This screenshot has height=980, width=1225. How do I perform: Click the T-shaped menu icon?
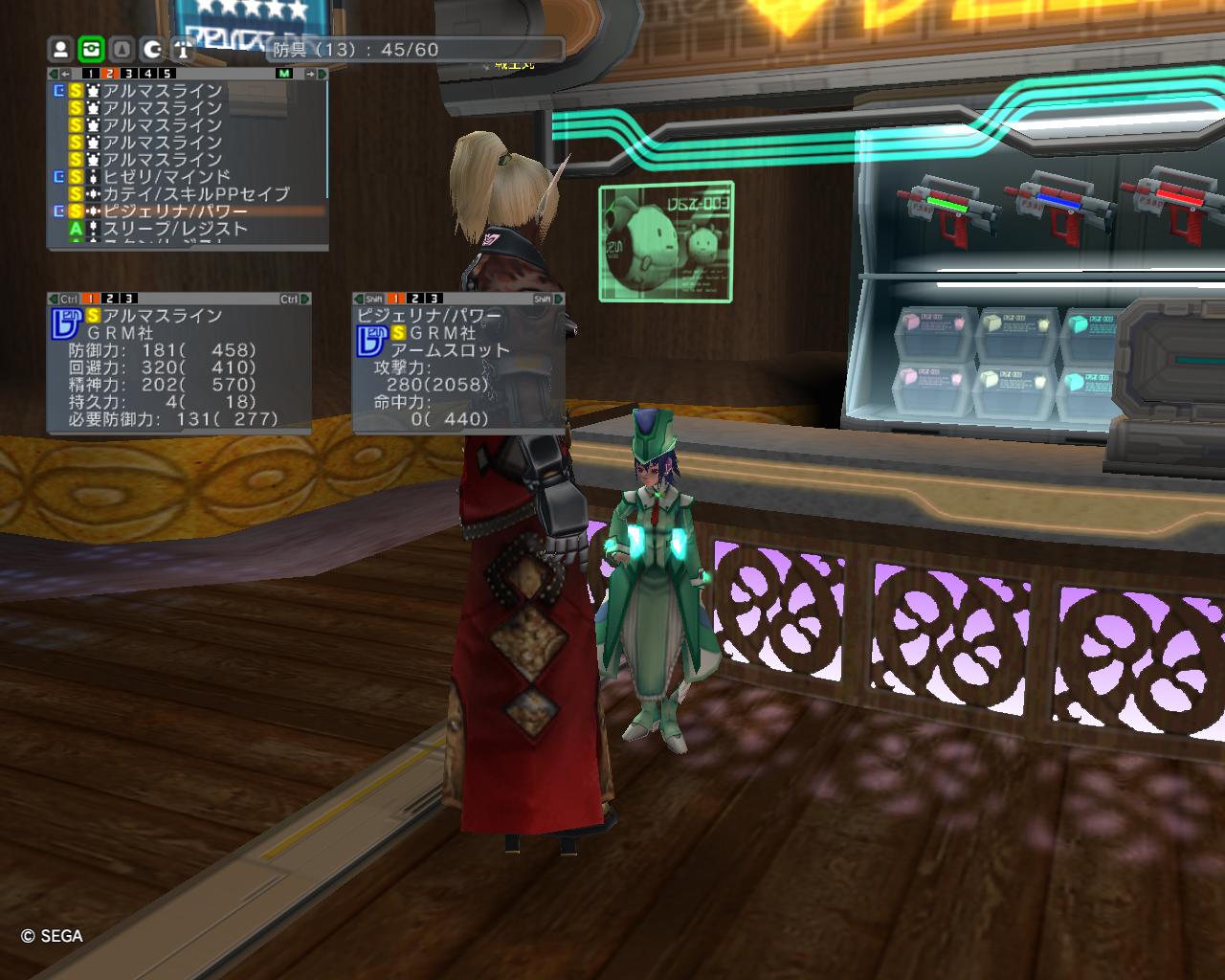183,49
